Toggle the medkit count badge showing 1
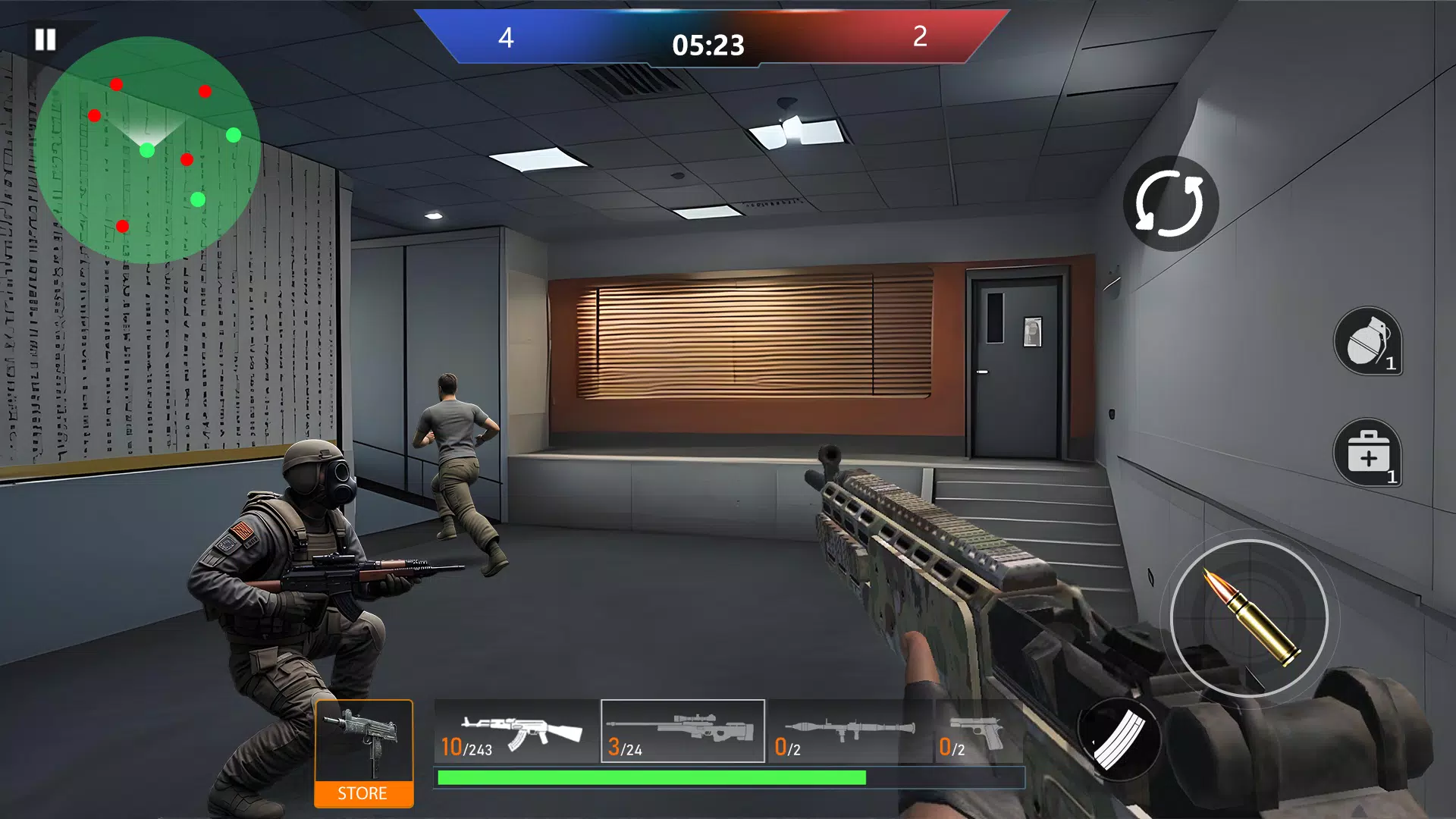This screenshot has width=1456, height=819. click(1392, 478)
